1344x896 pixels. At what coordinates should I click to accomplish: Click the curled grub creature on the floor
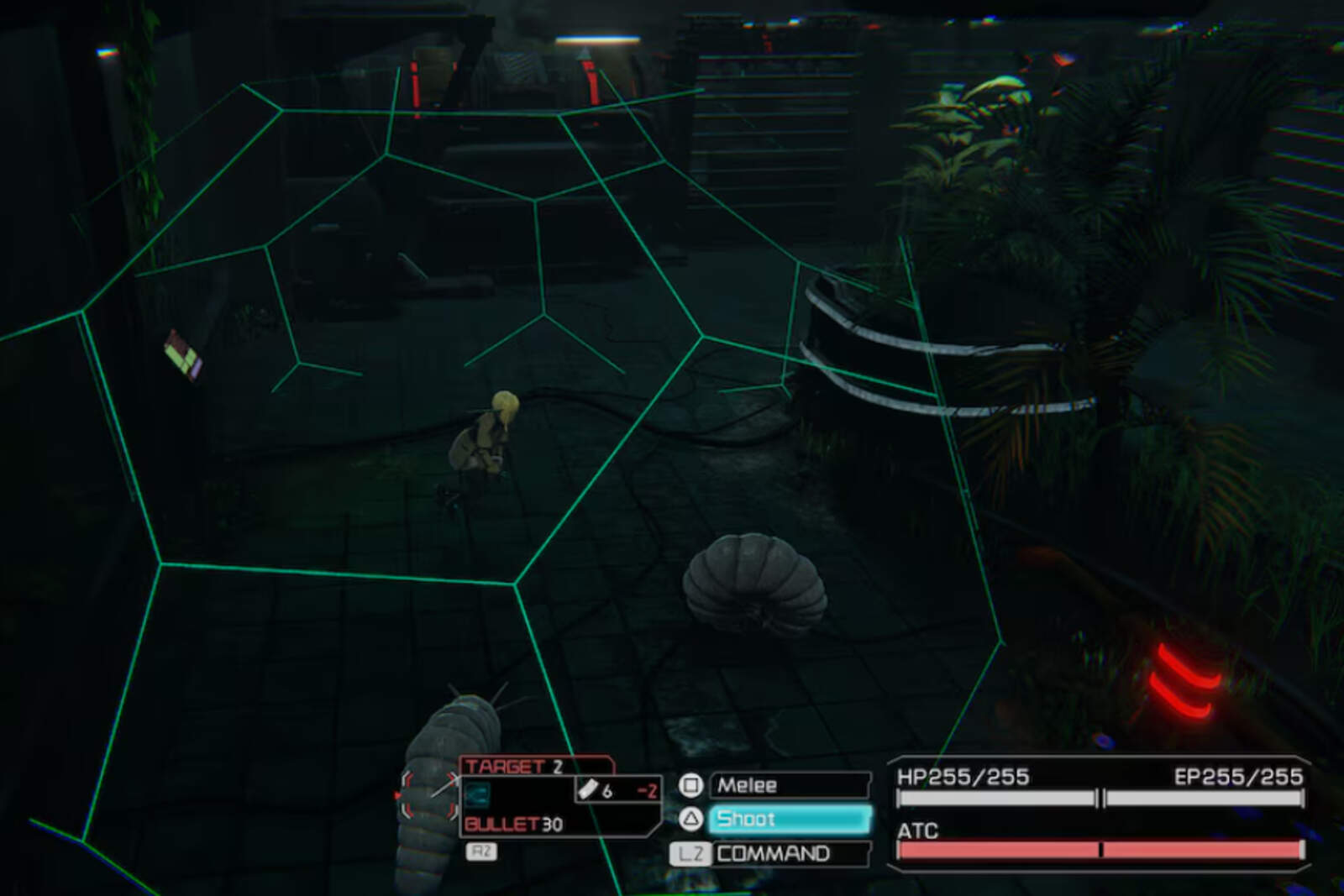tap(752, 579)
